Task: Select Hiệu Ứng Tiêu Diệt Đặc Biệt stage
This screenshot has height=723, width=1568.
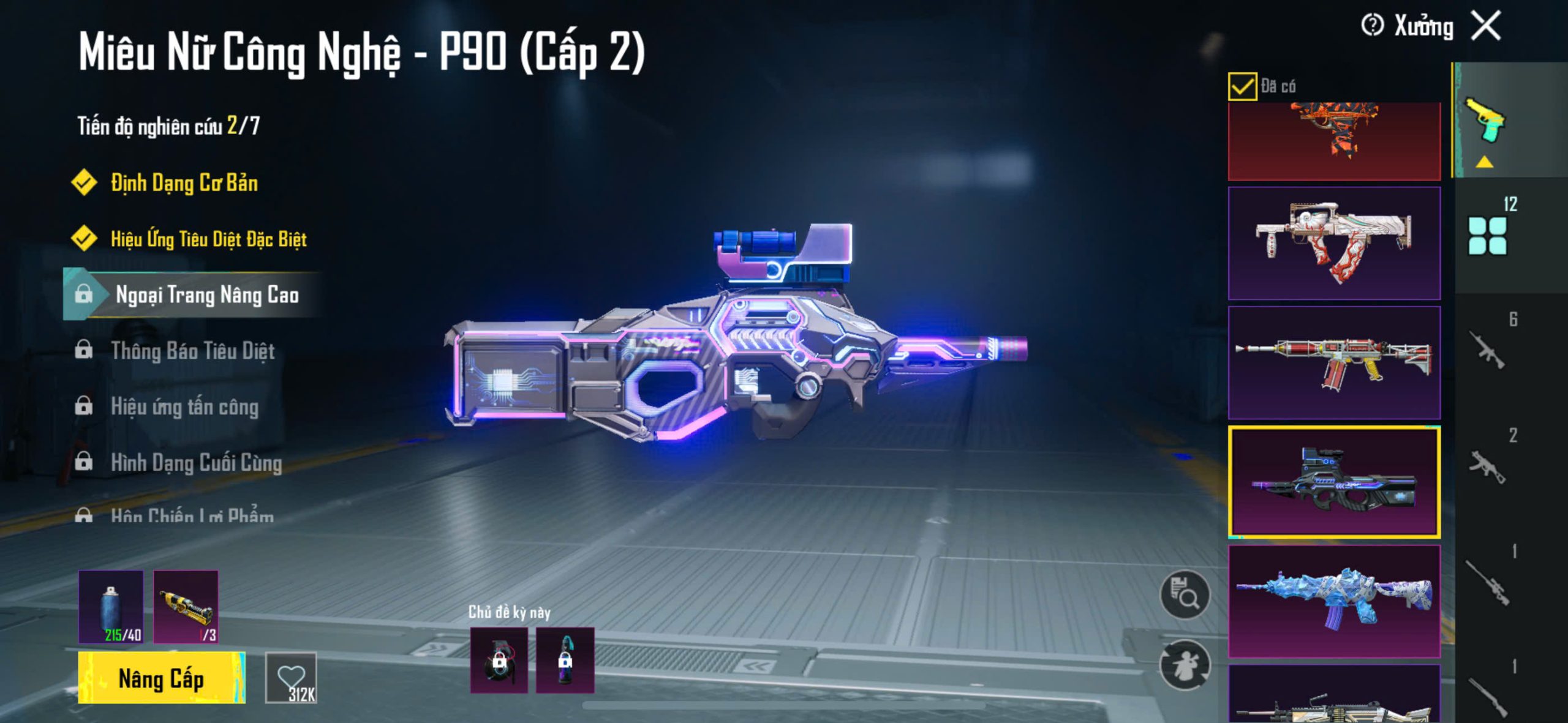Action: point(208,239)
